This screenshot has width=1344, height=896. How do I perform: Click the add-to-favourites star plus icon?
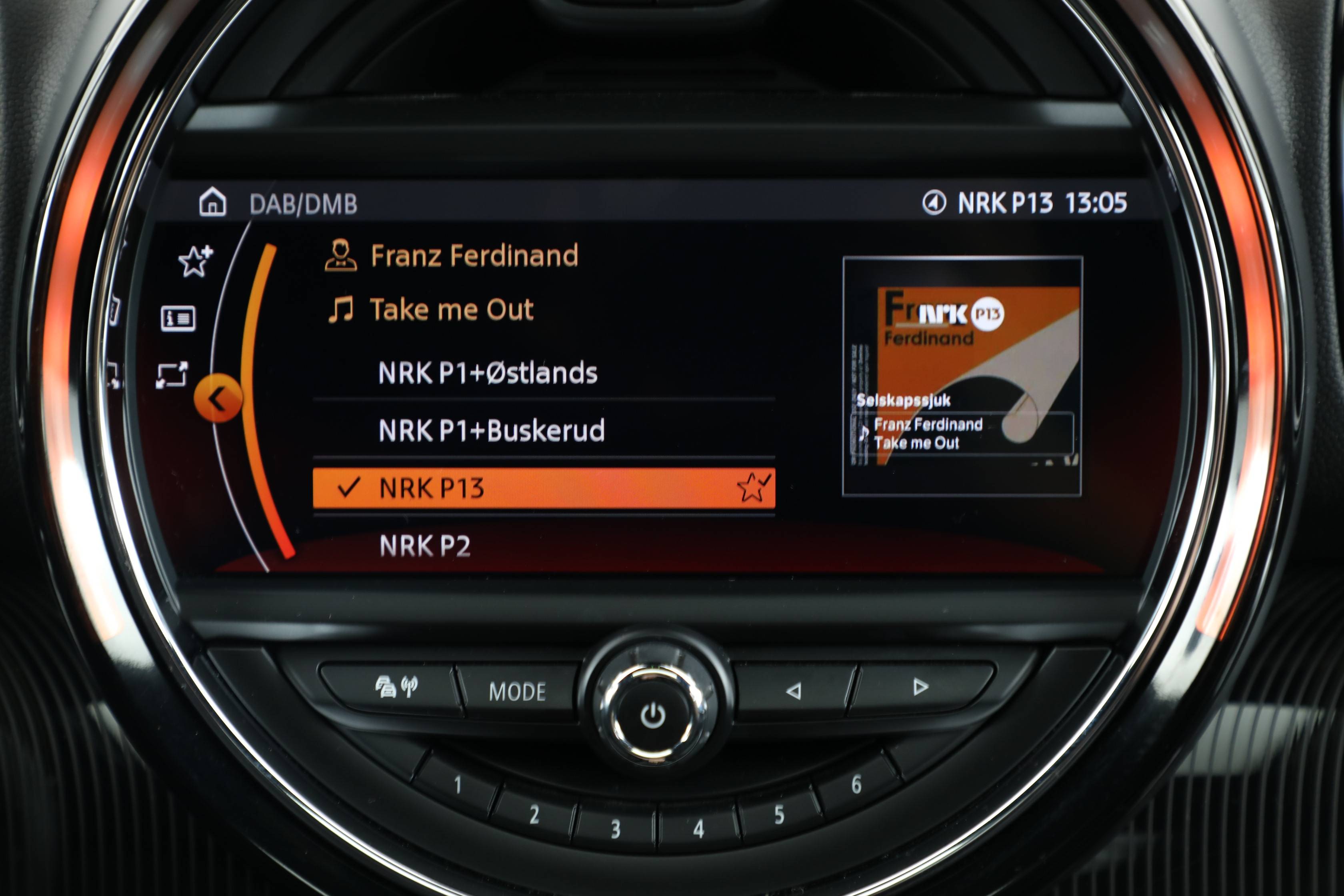point(195,261)
